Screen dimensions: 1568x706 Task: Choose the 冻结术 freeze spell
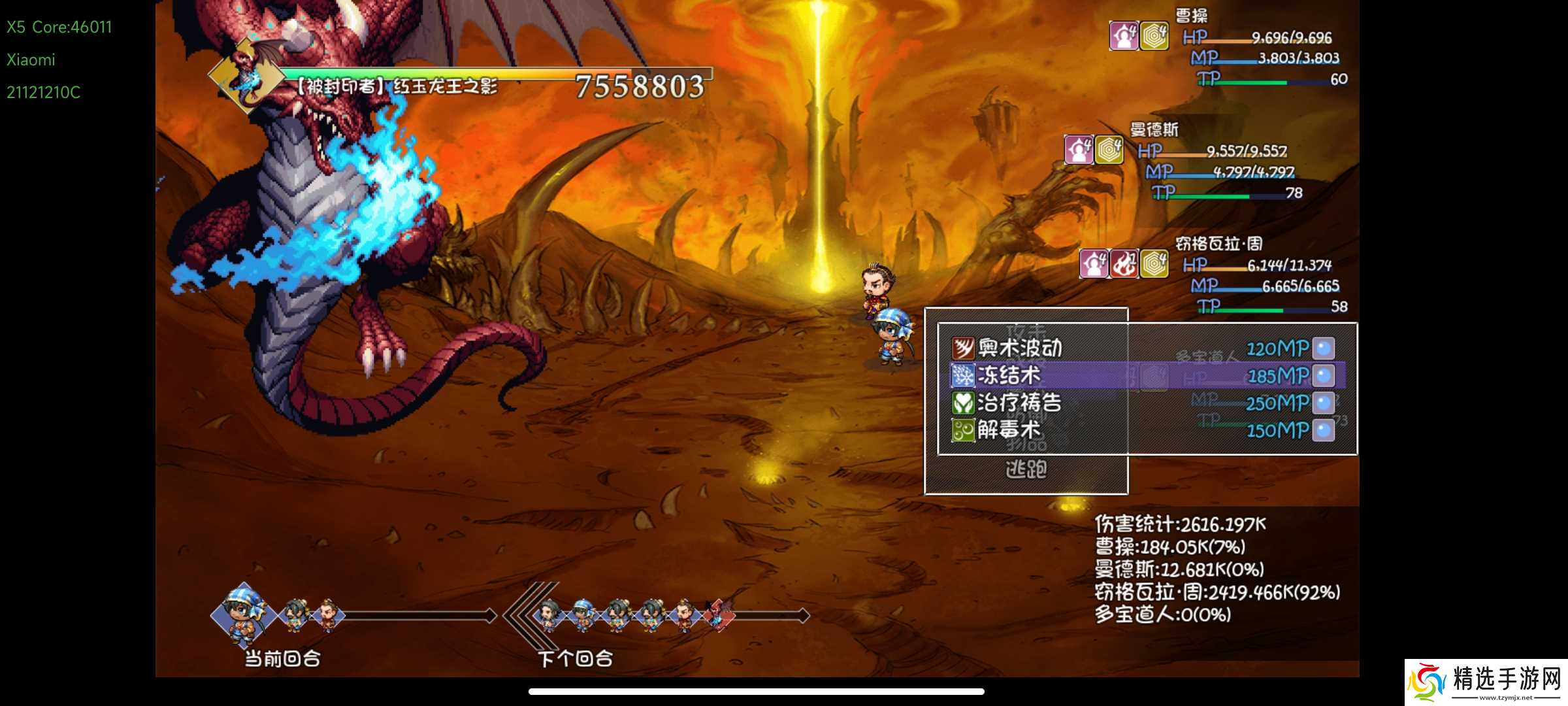[1008, 375]
